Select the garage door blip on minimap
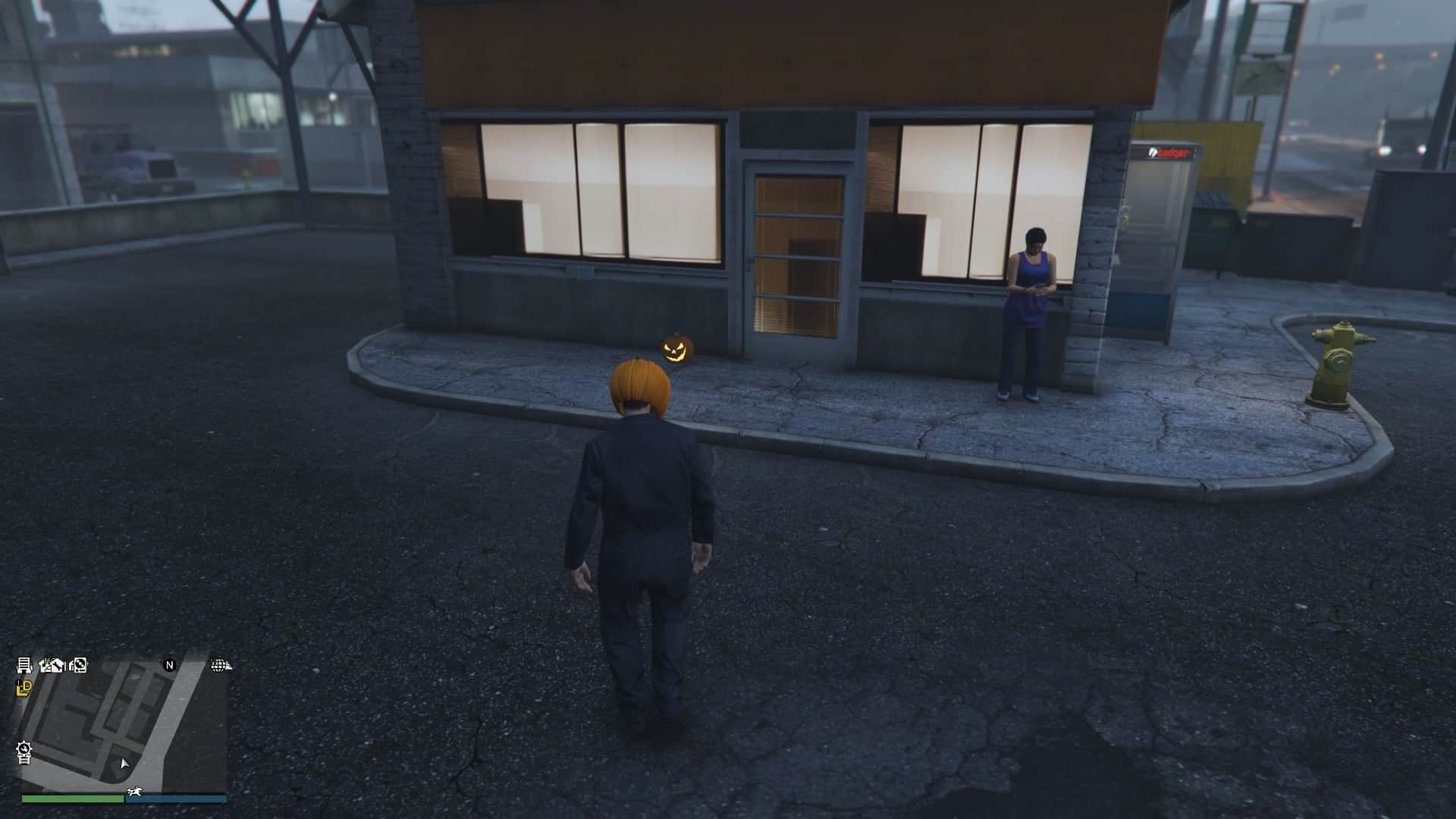 click(24, 665)
